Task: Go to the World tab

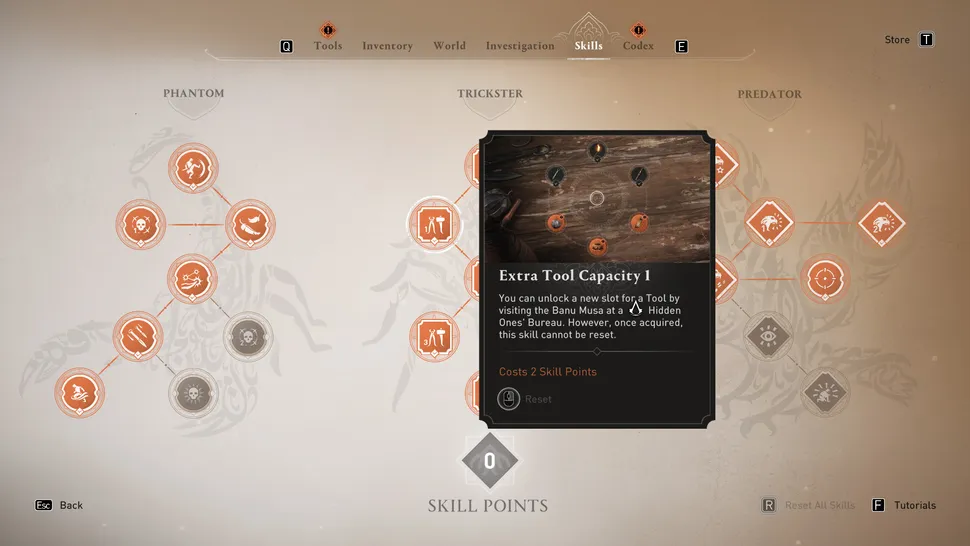Action: pyautogui.click(x=449, y=46)
